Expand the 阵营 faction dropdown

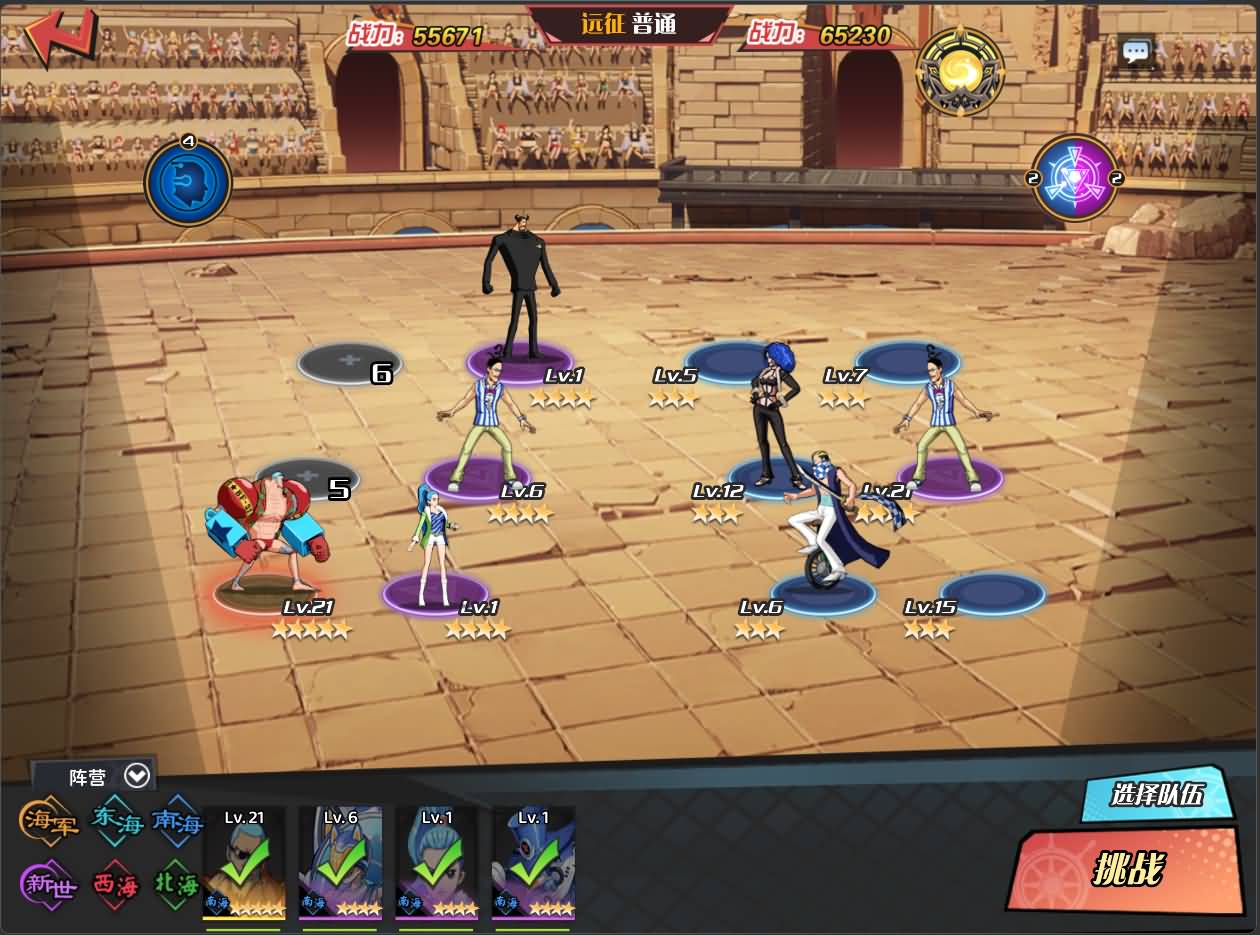pyautogui.click(x=137, y=775)
